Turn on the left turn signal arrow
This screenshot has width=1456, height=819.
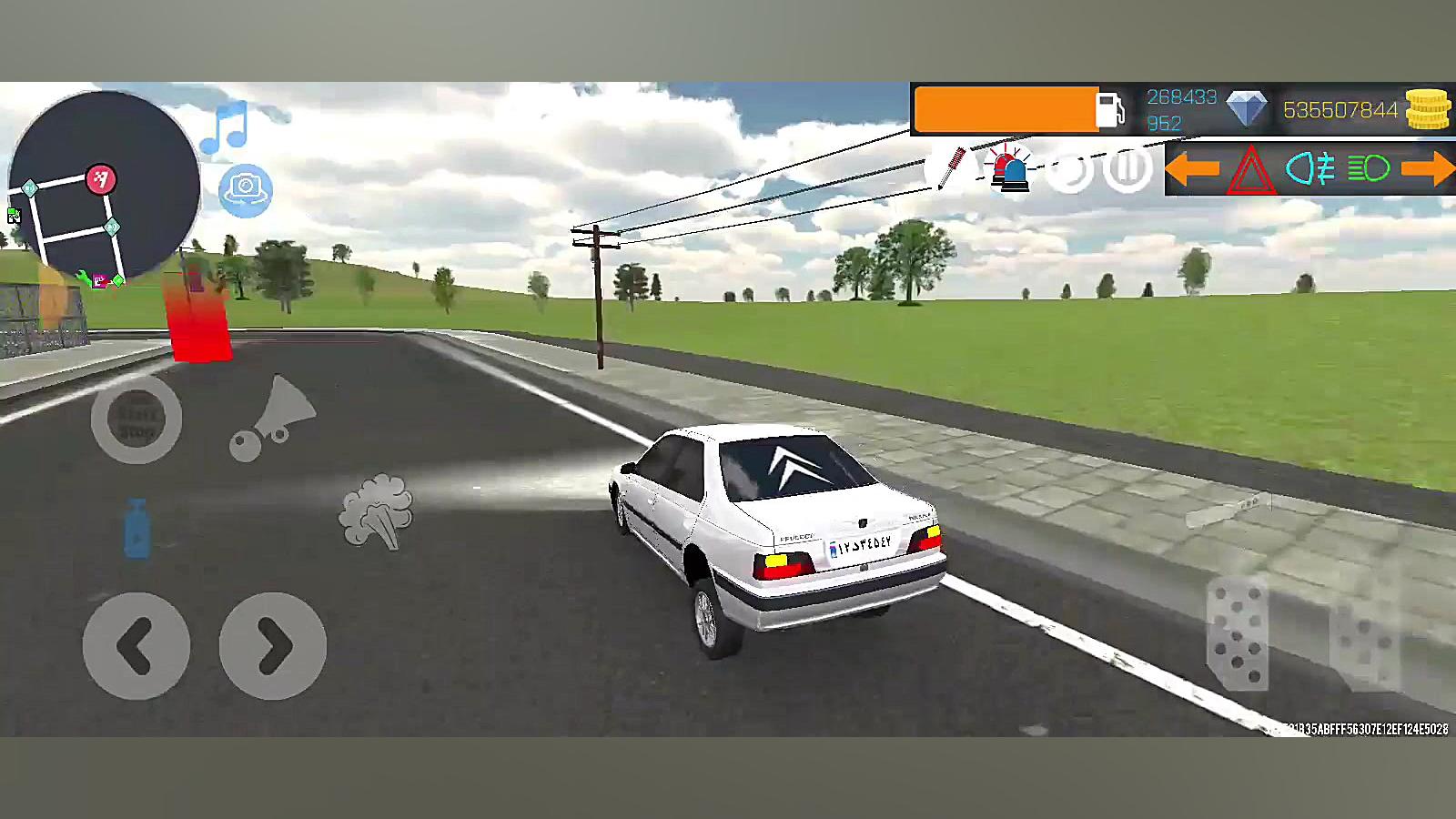coord(1192,168)
